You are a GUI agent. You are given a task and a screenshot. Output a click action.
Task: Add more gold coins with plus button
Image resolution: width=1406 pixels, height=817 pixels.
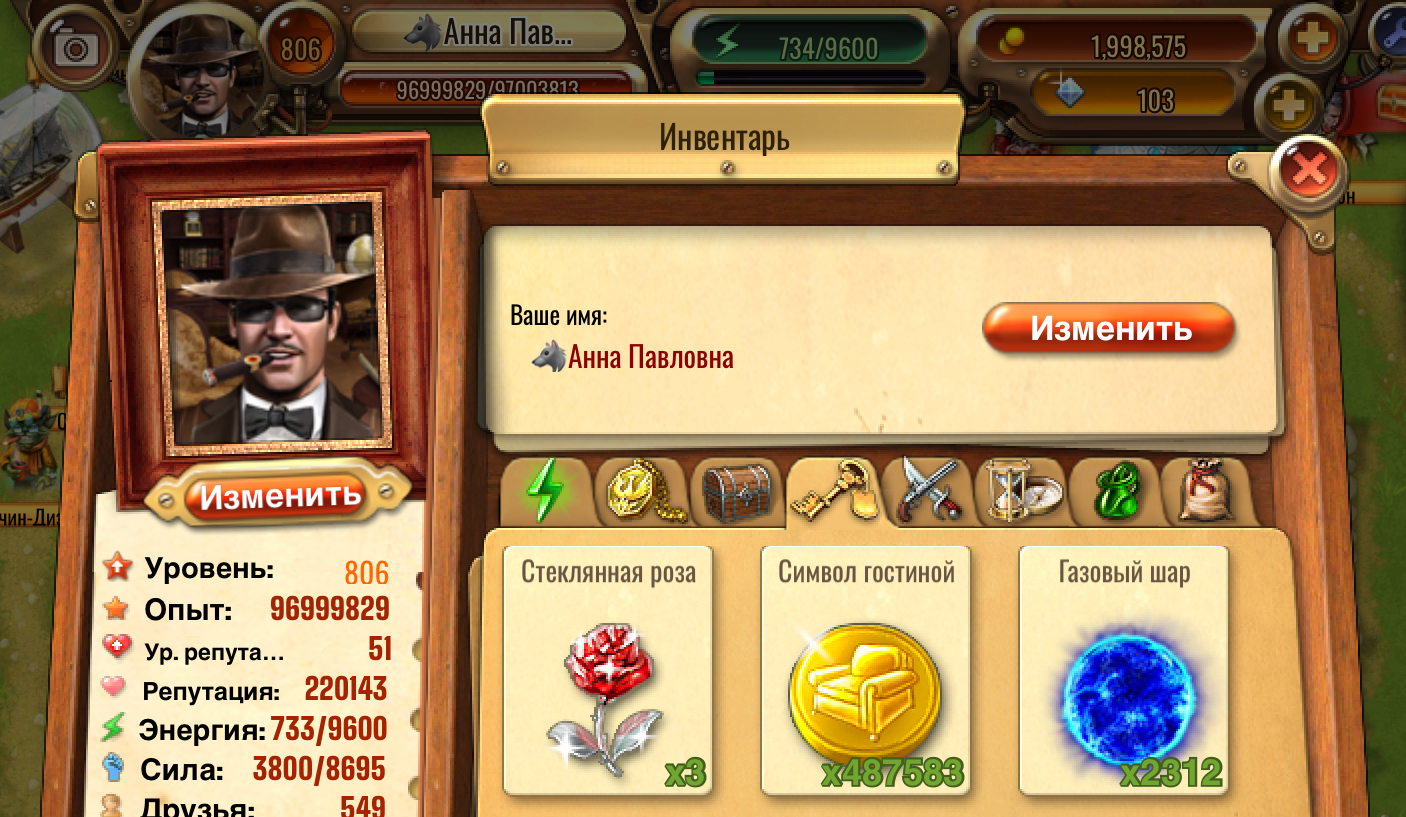click(x=1309, y=40)
